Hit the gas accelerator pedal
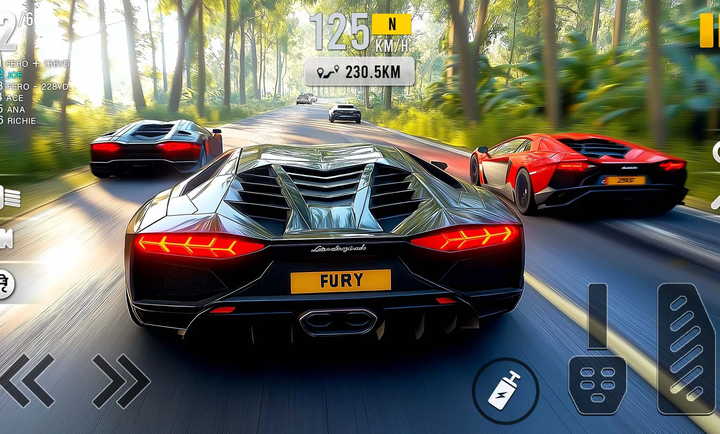The width and height of the screenshot is (720, 434). (686, 348)
